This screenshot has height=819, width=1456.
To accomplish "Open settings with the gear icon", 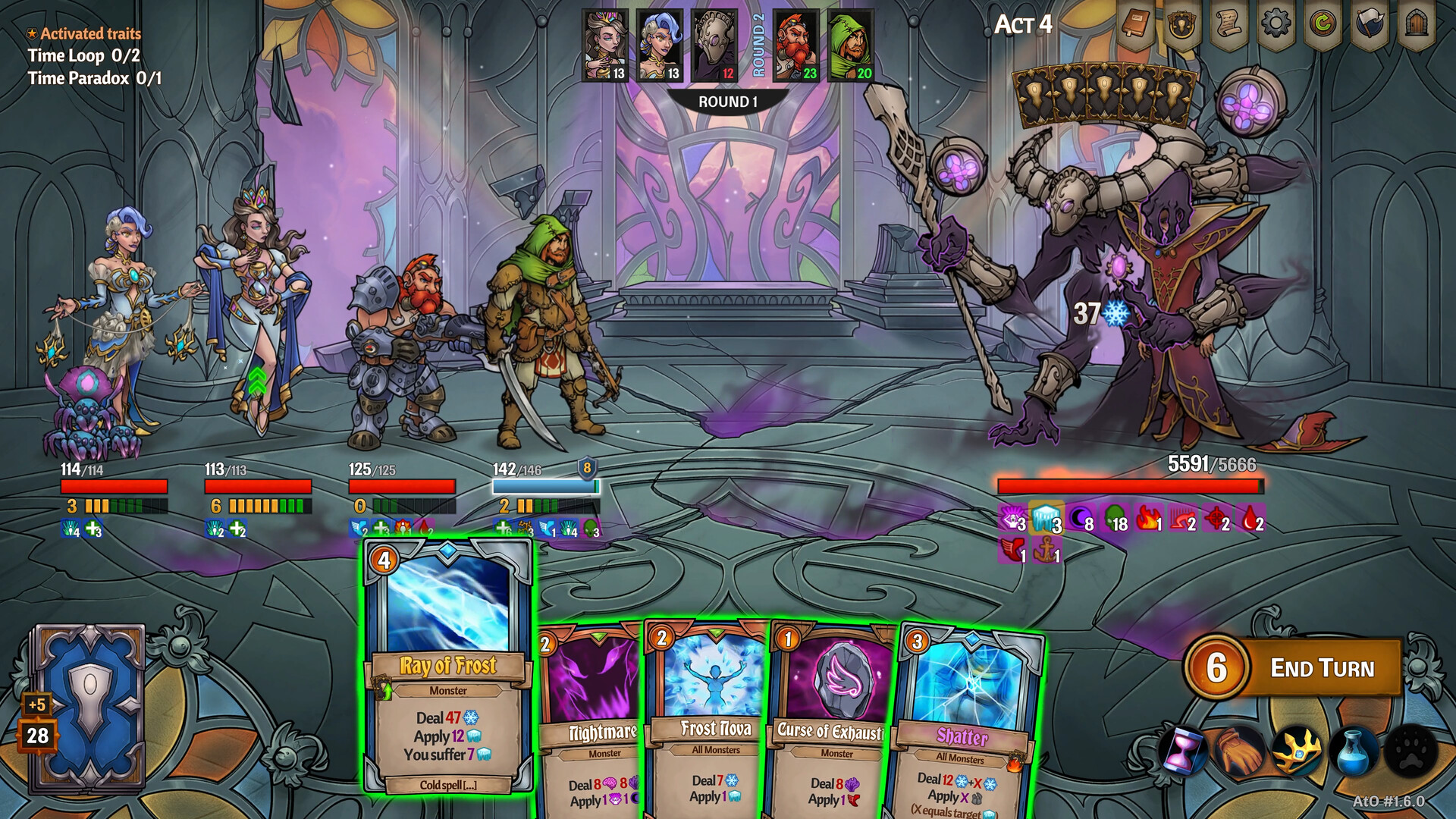I will (1276, 24).
